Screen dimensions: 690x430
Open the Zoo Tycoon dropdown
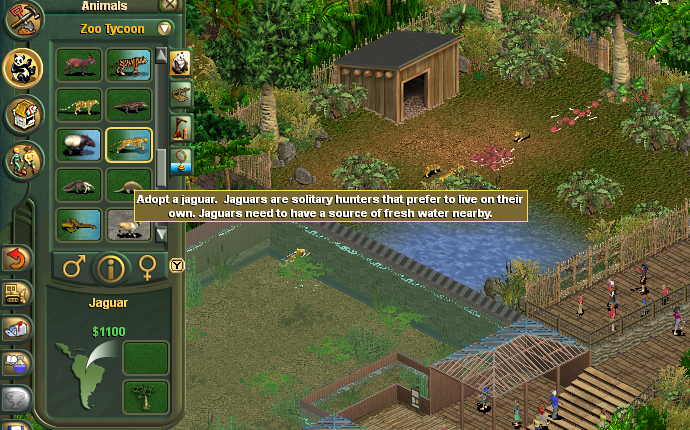click(165, 29)
